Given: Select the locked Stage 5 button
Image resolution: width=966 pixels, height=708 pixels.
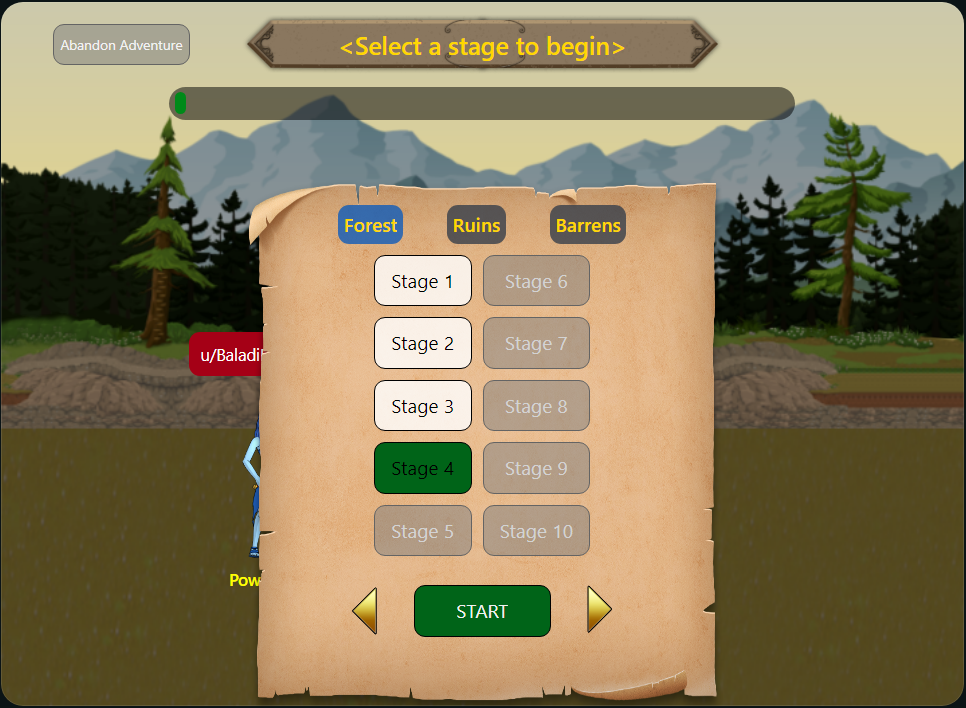Looking at the screenshot, I should click(422, 531).
